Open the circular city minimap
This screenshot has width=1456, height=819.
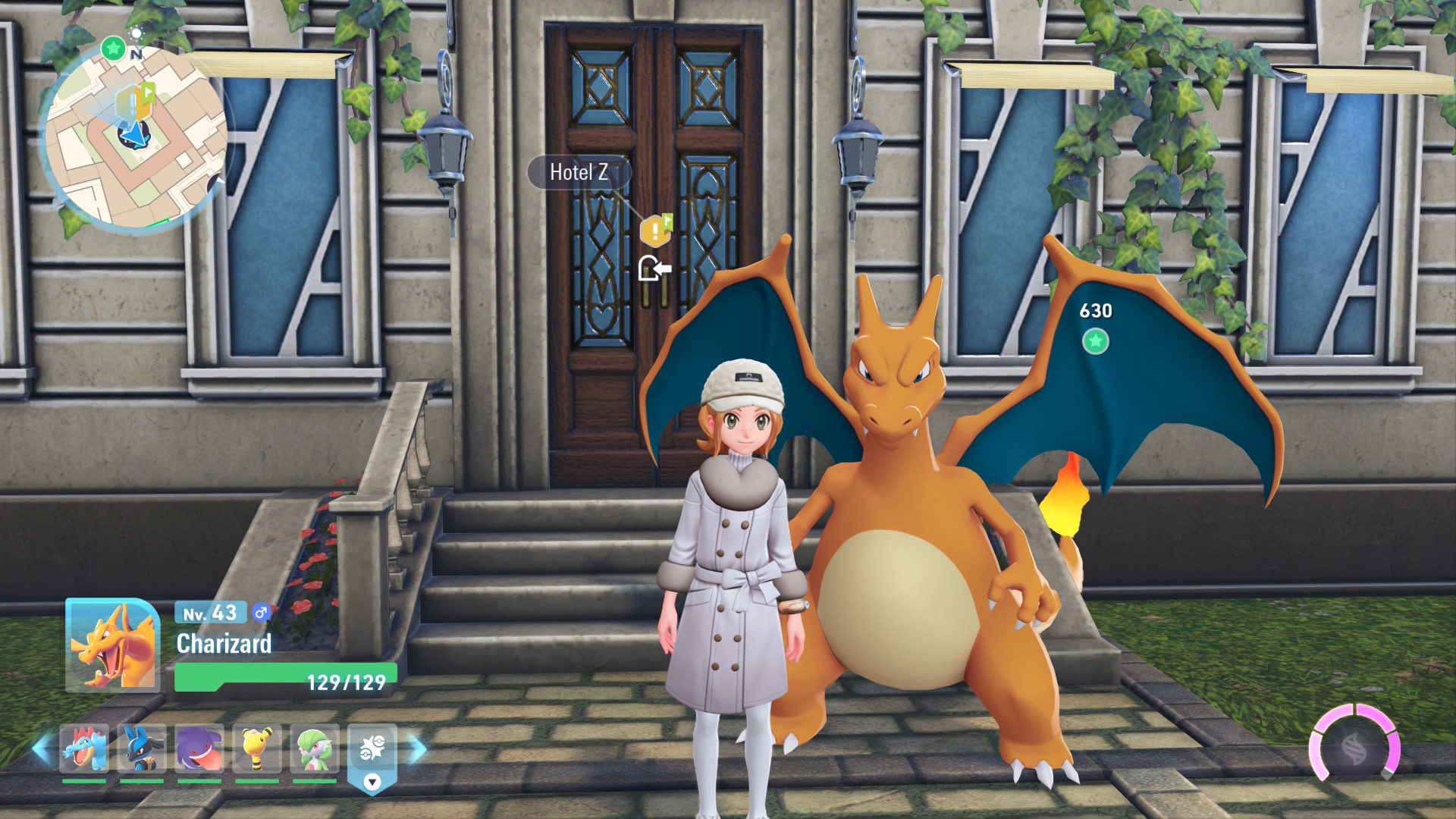(136, 138)
